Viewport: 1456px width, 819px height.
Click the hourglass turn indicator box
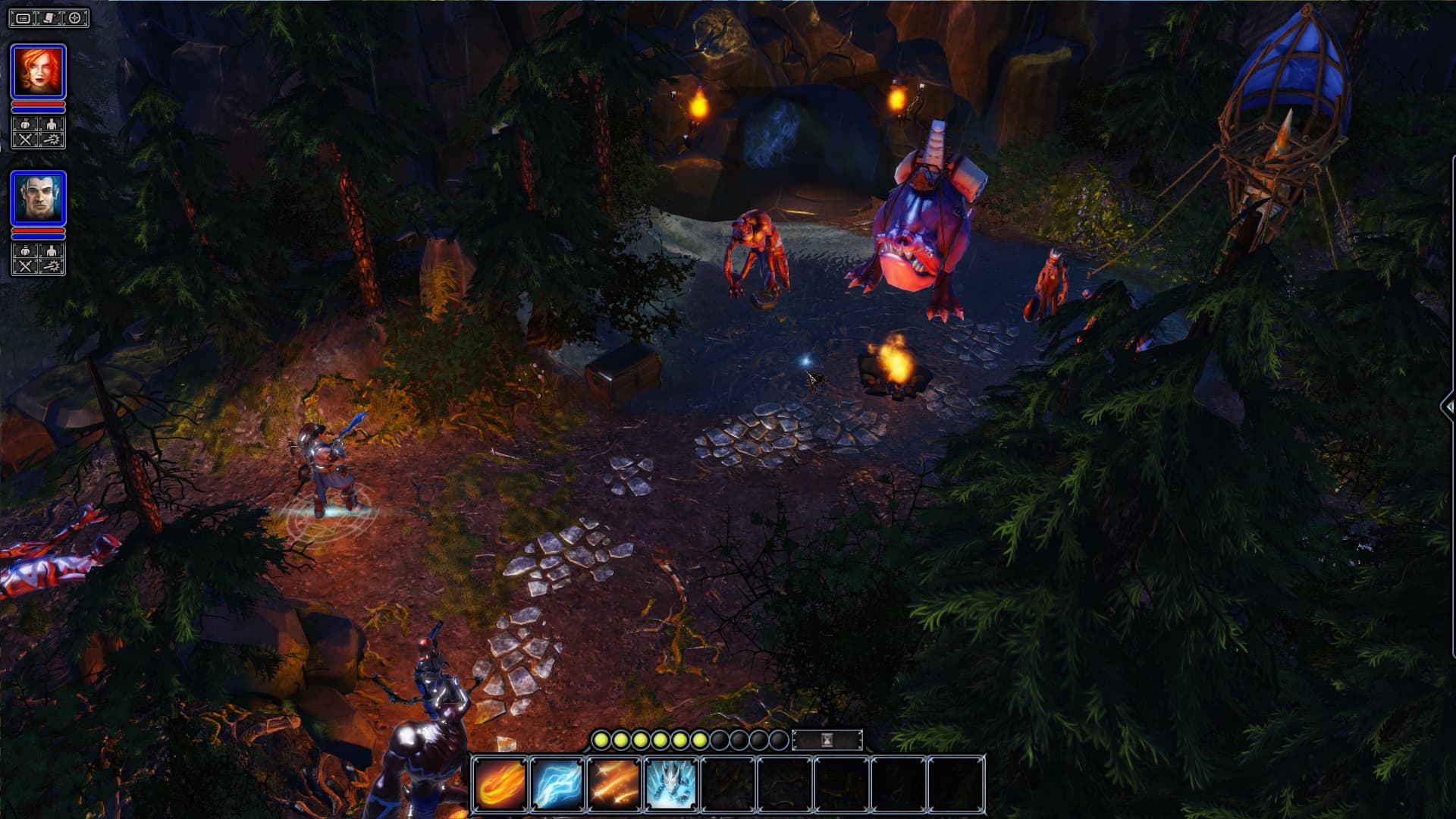click(x=828, y=740)
